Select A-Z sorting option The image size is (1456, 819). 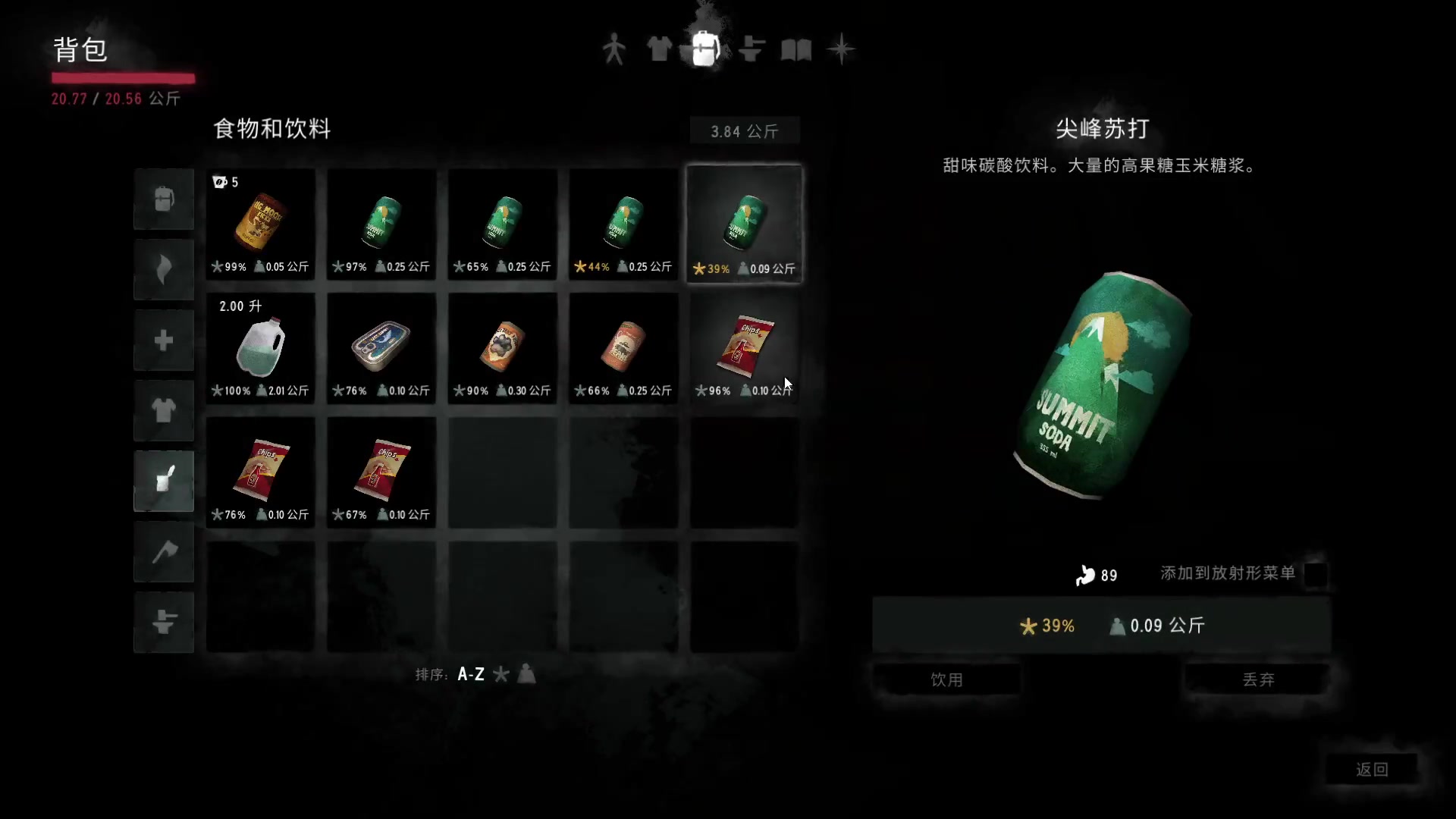click(470, 673)
